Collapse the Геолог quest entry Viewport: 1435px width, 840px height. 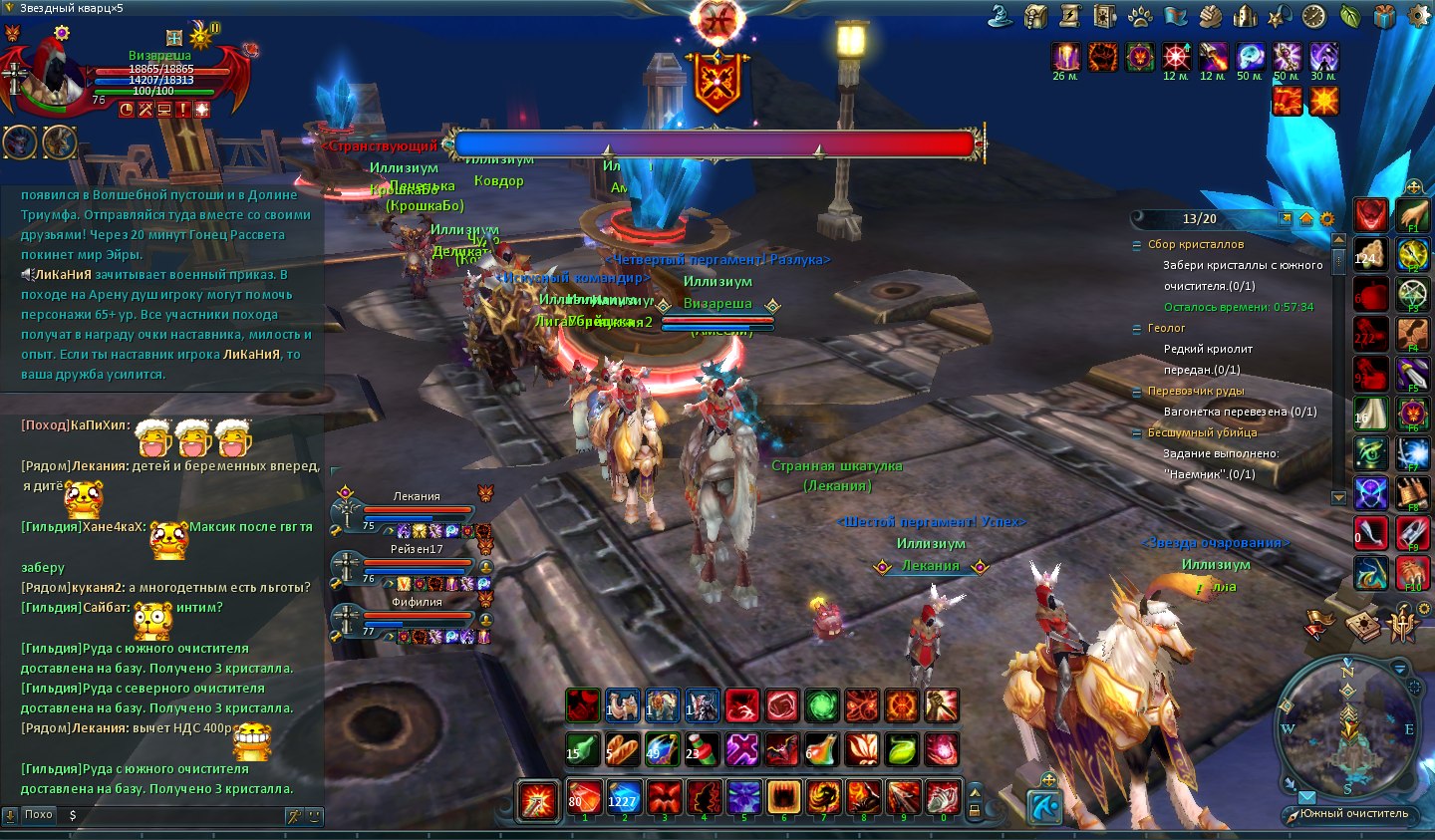(1137, 328)
